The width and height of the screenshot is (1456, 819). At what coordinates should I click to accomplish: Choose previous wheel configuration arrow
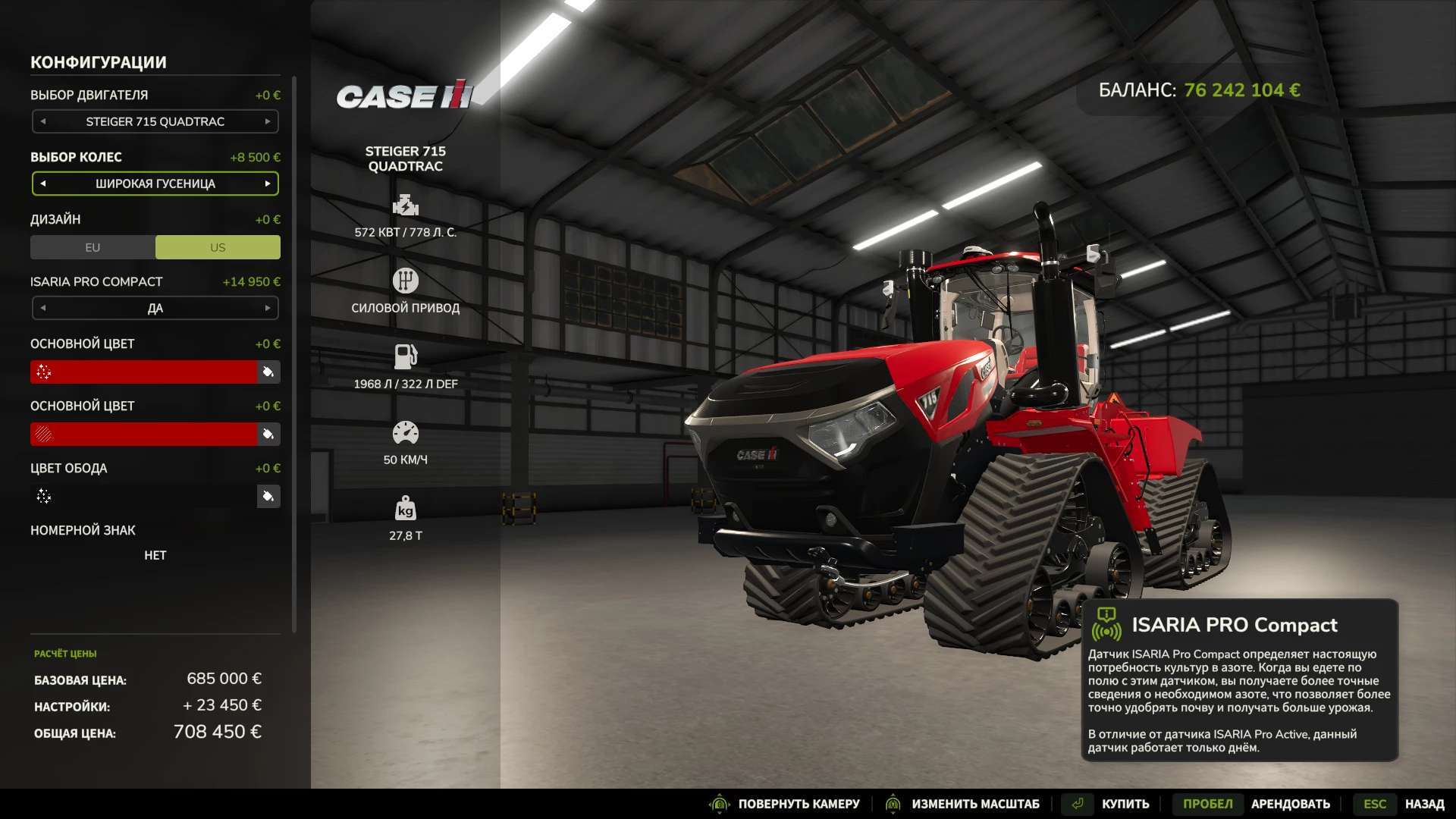click(43, 184)
